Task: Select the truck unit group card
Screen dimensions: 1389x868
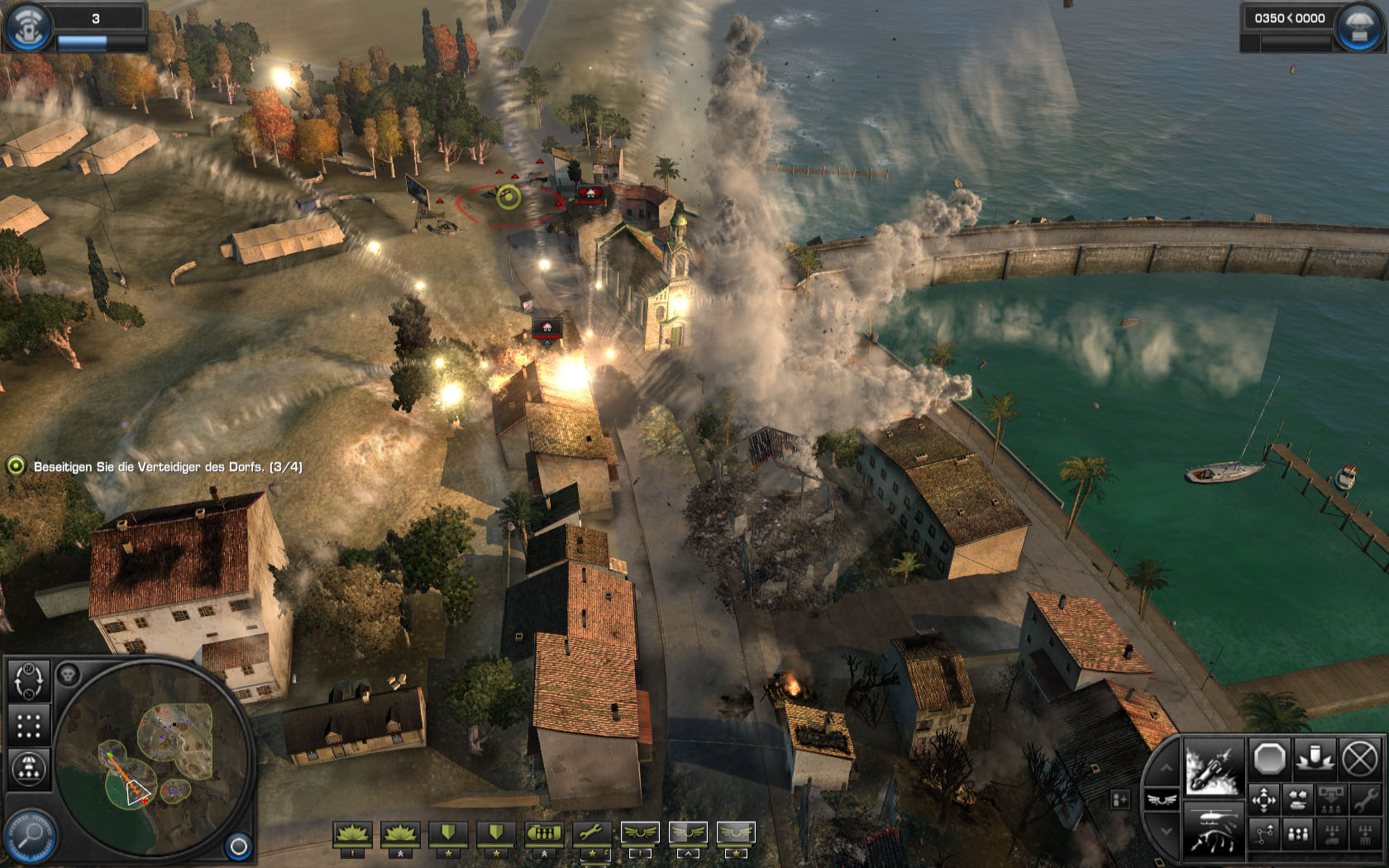Action: pyautogui.click(x=544, y=836)
